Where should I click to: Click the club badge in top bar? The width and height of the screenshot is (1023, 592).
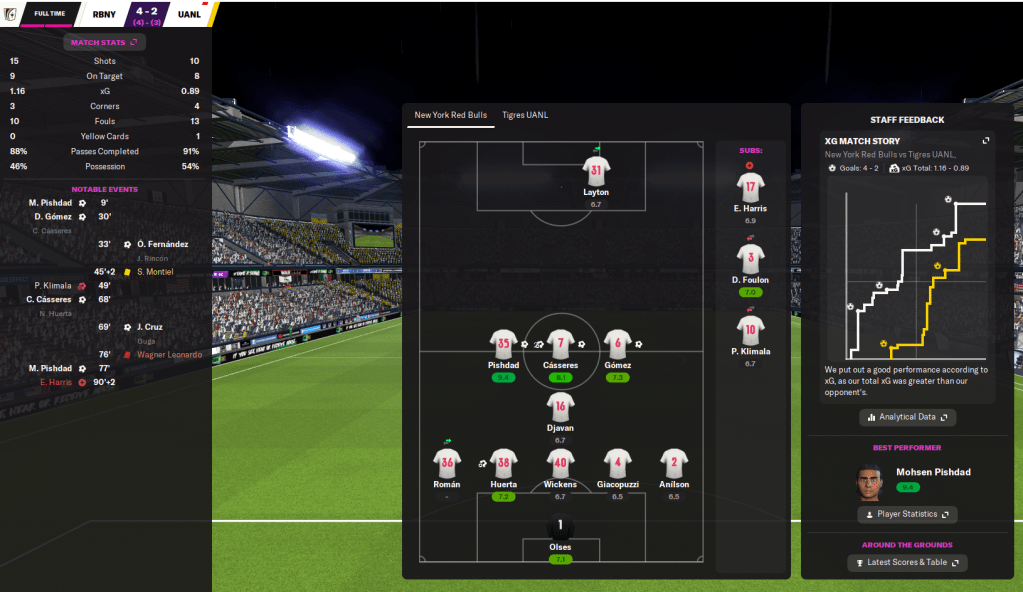tap(10, 14)
